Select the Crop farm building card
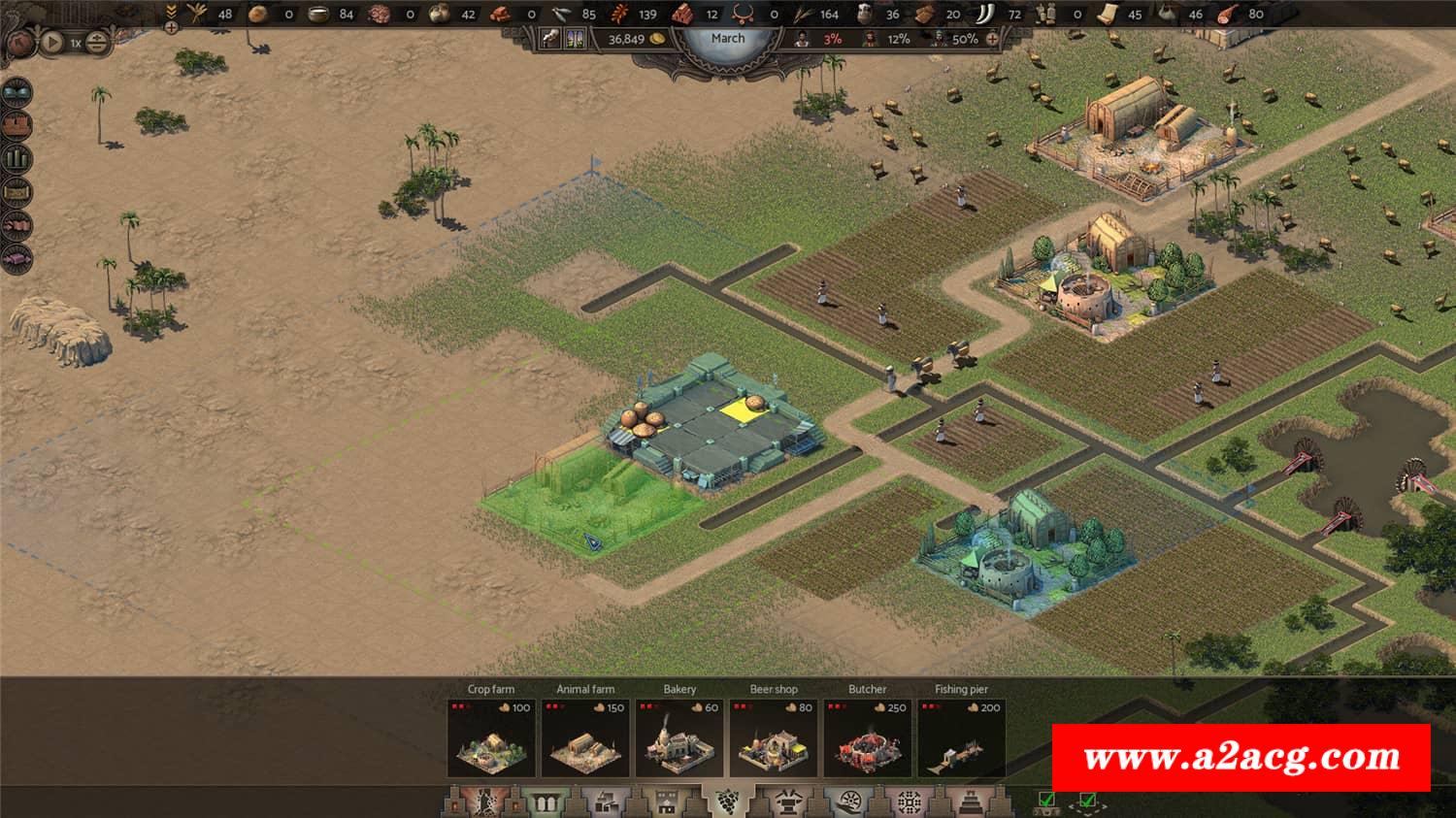Image resolution: width=1456 pixels, height=818 pixels. 491,737
